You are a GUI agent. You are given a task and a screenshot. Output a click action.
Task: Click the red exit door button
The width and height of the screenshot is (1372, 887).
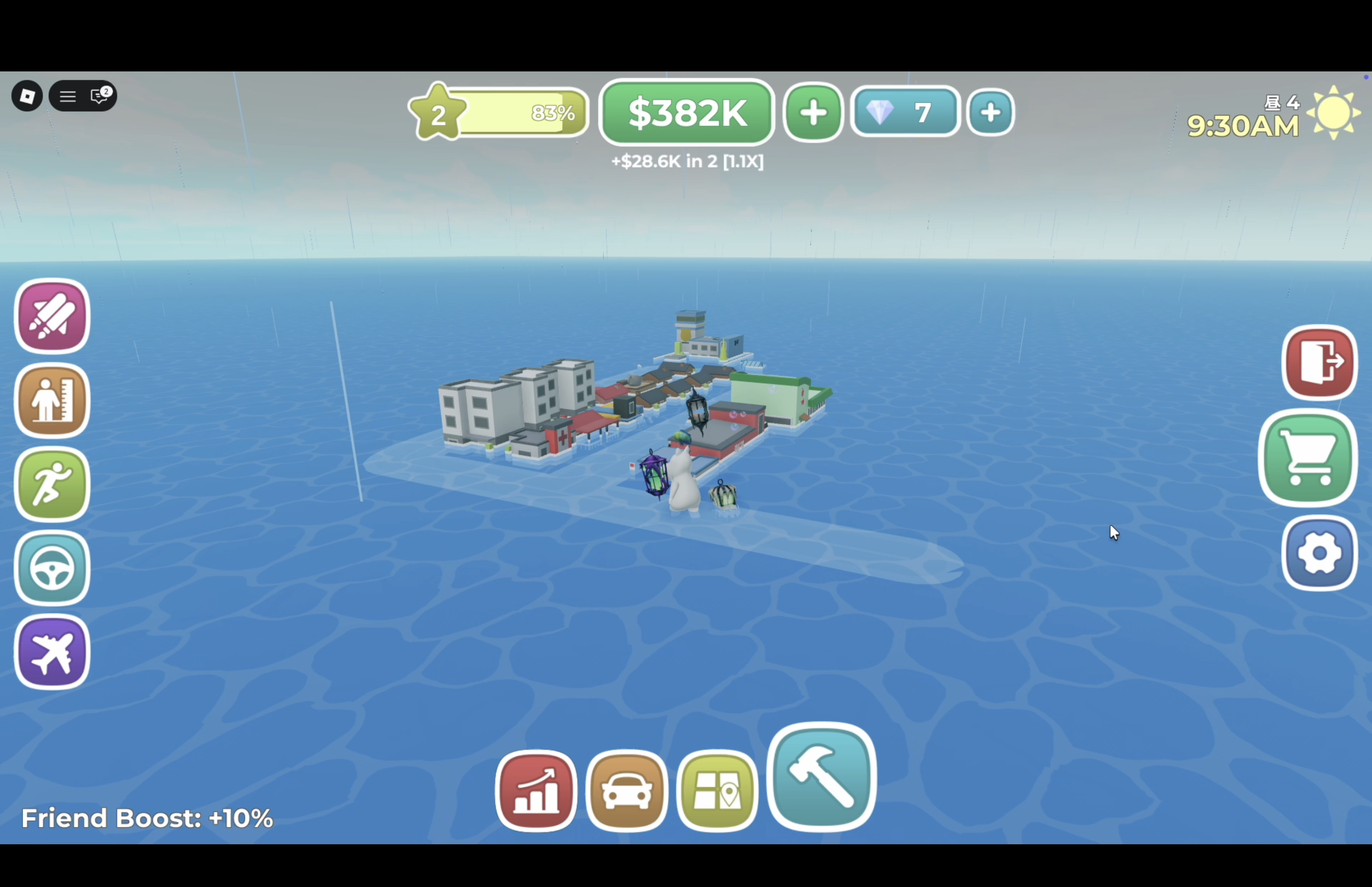(x=1319, y=362)
